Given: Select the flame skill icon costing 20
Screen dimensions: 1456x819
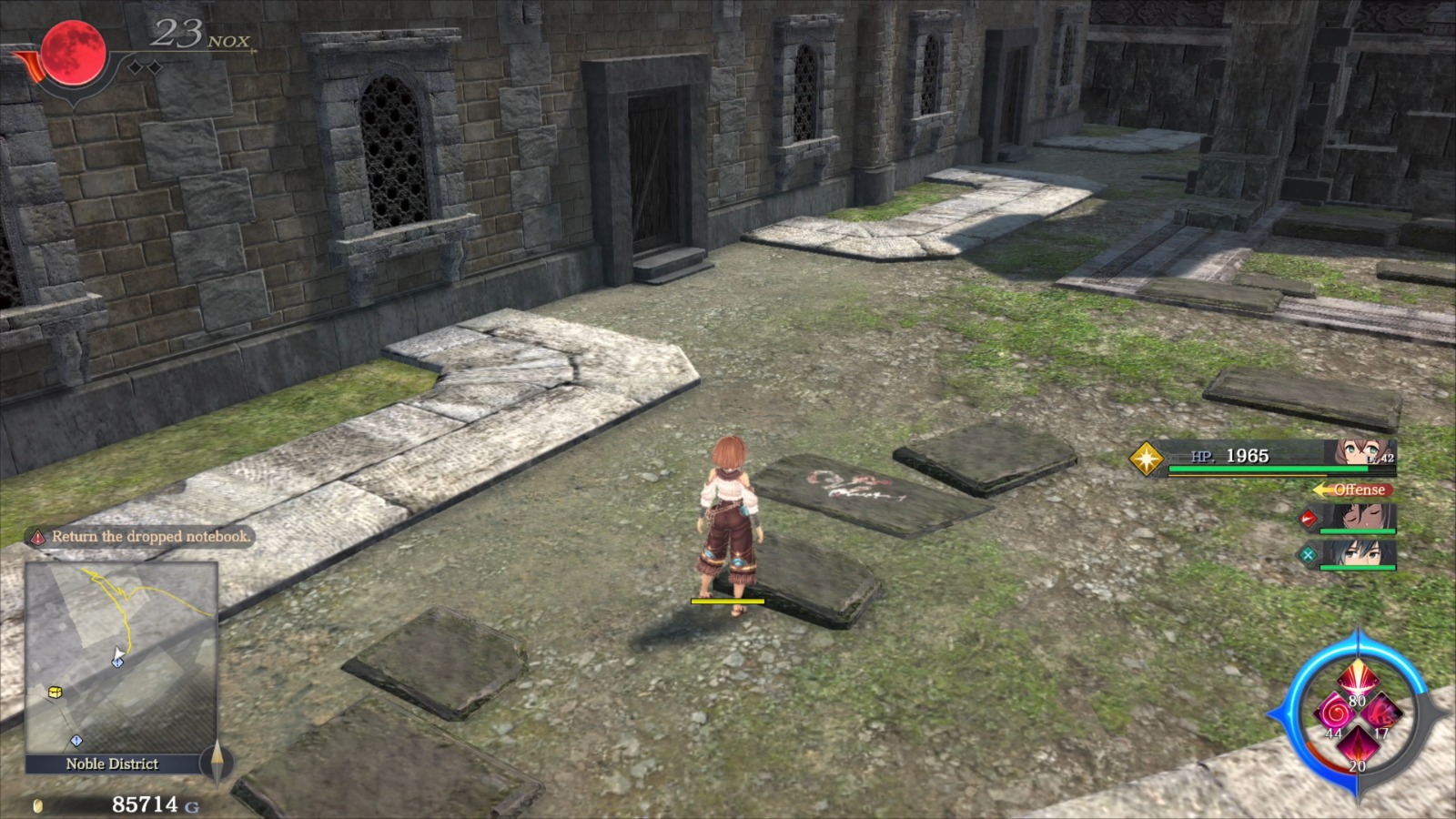Looking at the screenshot, I should click(1359, 745).
